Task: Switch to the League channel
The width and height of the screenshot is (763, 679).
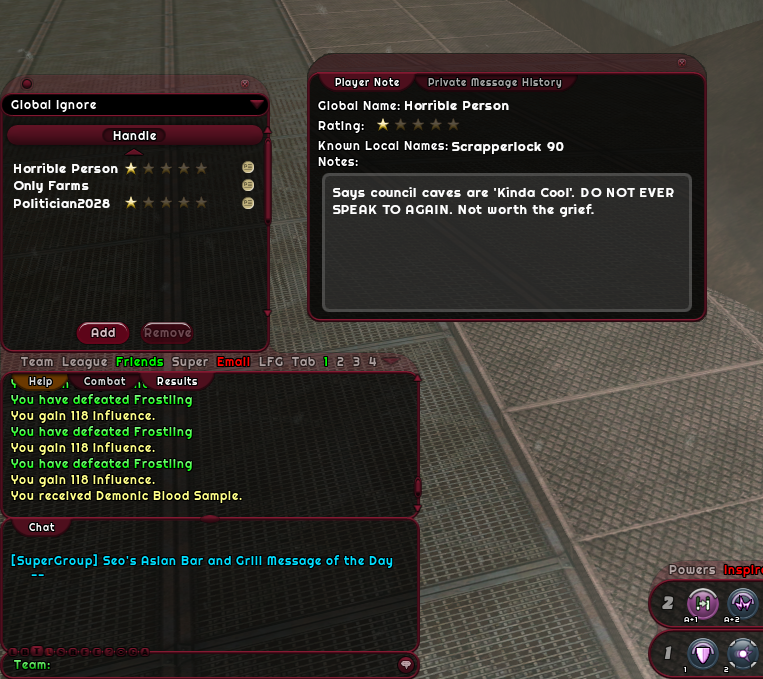Action: tap(84, 362)
